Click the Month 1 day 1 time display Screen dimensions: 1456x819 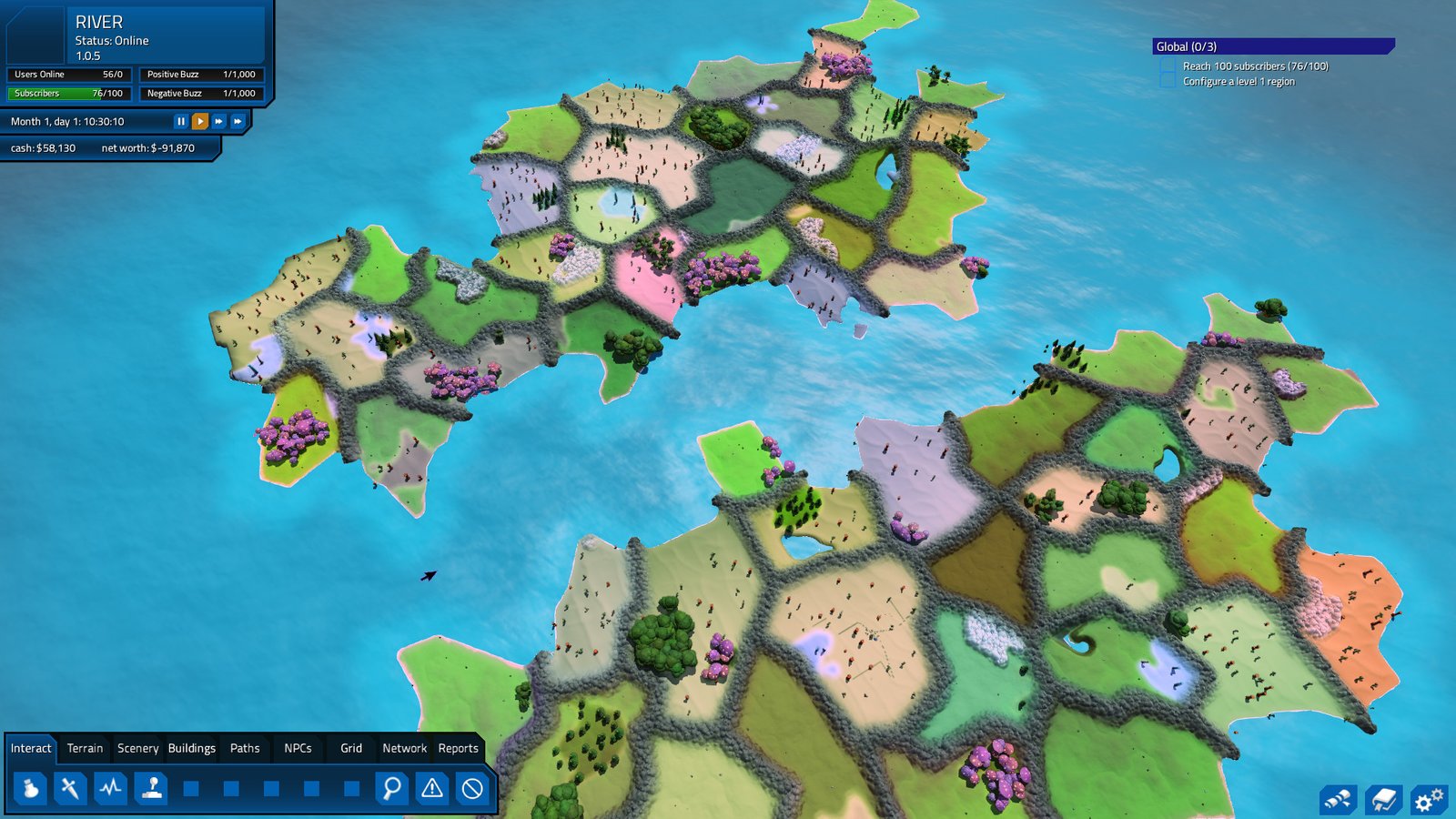click(64, 119)
